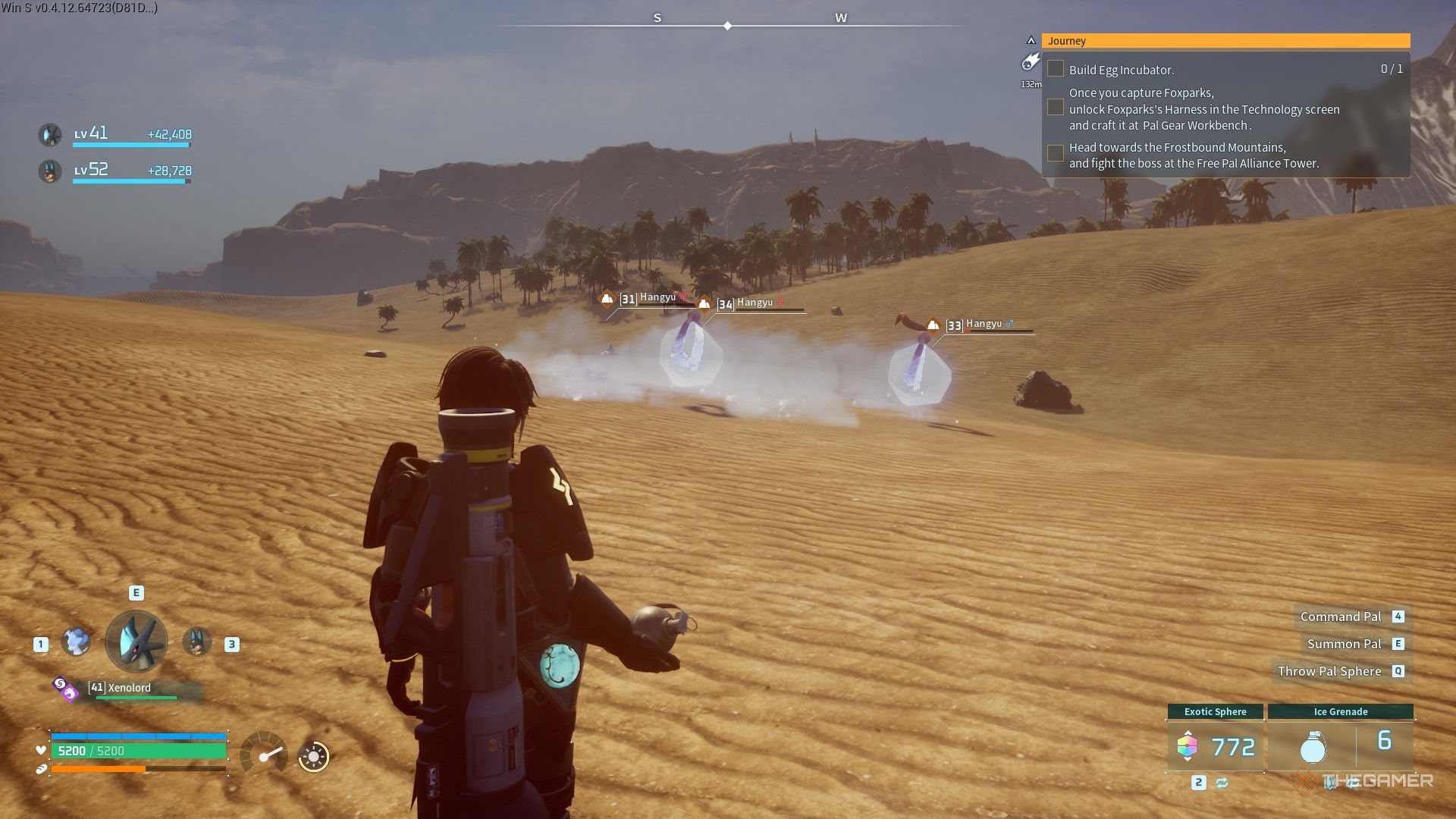Click the meteor marker icon showing 132m
The image size is (1456, 819).
[1031, 63]
